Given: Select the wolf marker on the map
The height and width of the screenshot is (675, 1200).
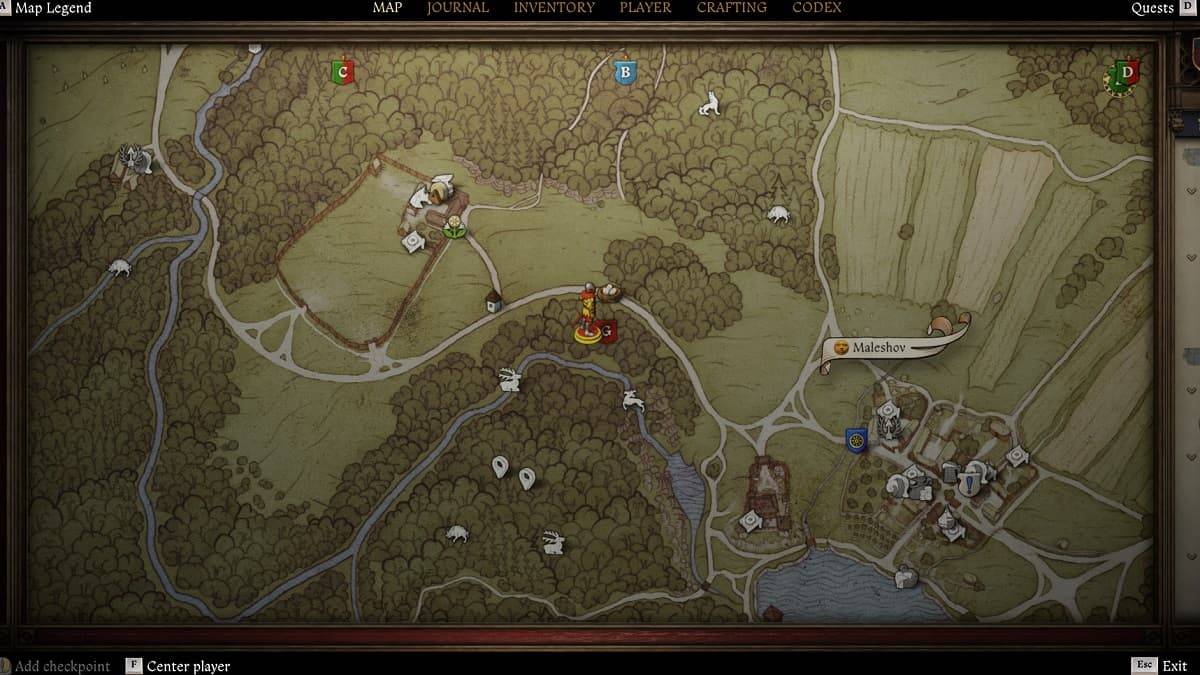Looking at the screenshot, I should (x=709, y=103).
